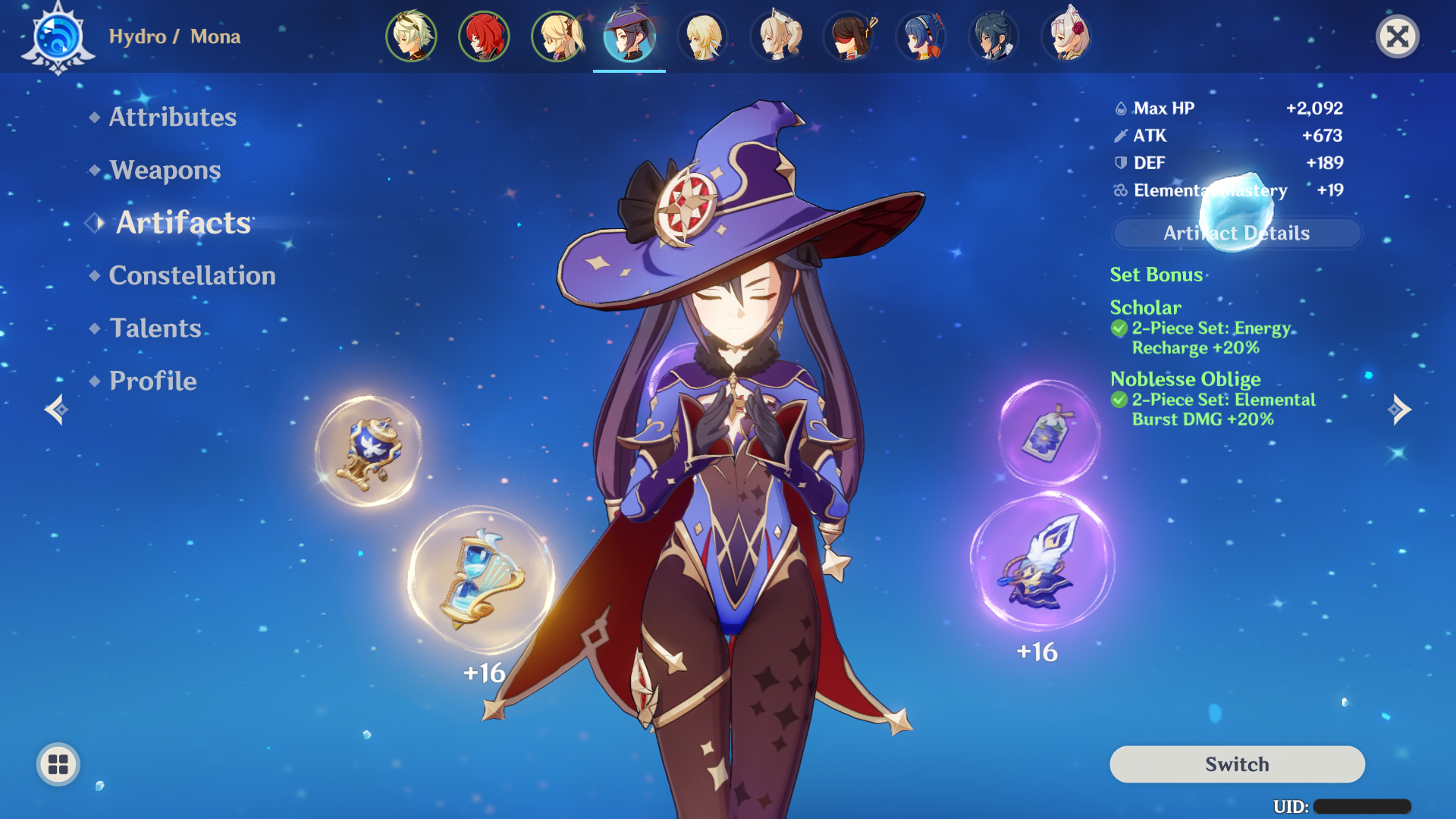1456x819 pixels.
Task: Open the Constellation section
Action: click(x=192, y=275)
